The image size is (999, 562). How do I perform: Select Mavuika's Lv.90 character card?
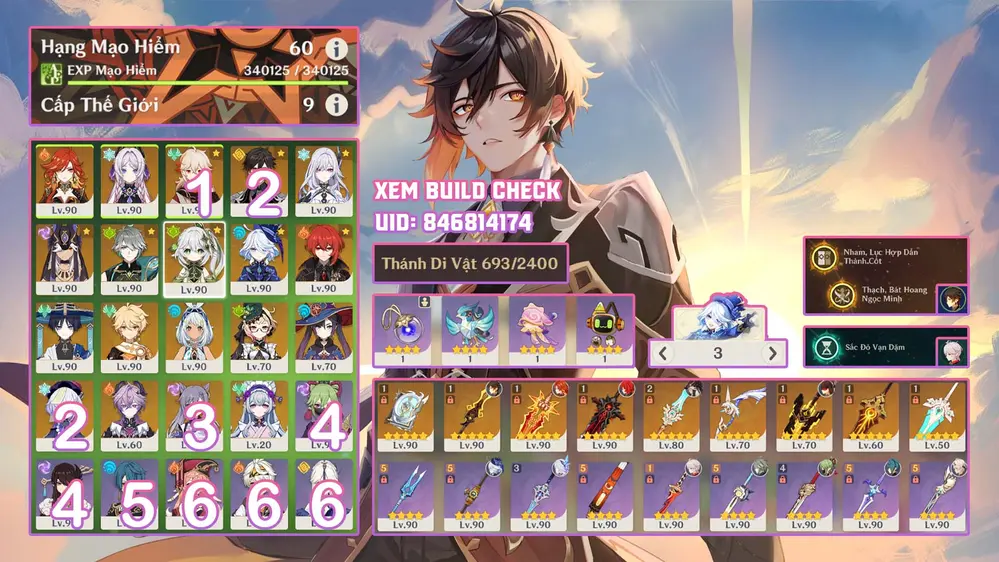66,179
